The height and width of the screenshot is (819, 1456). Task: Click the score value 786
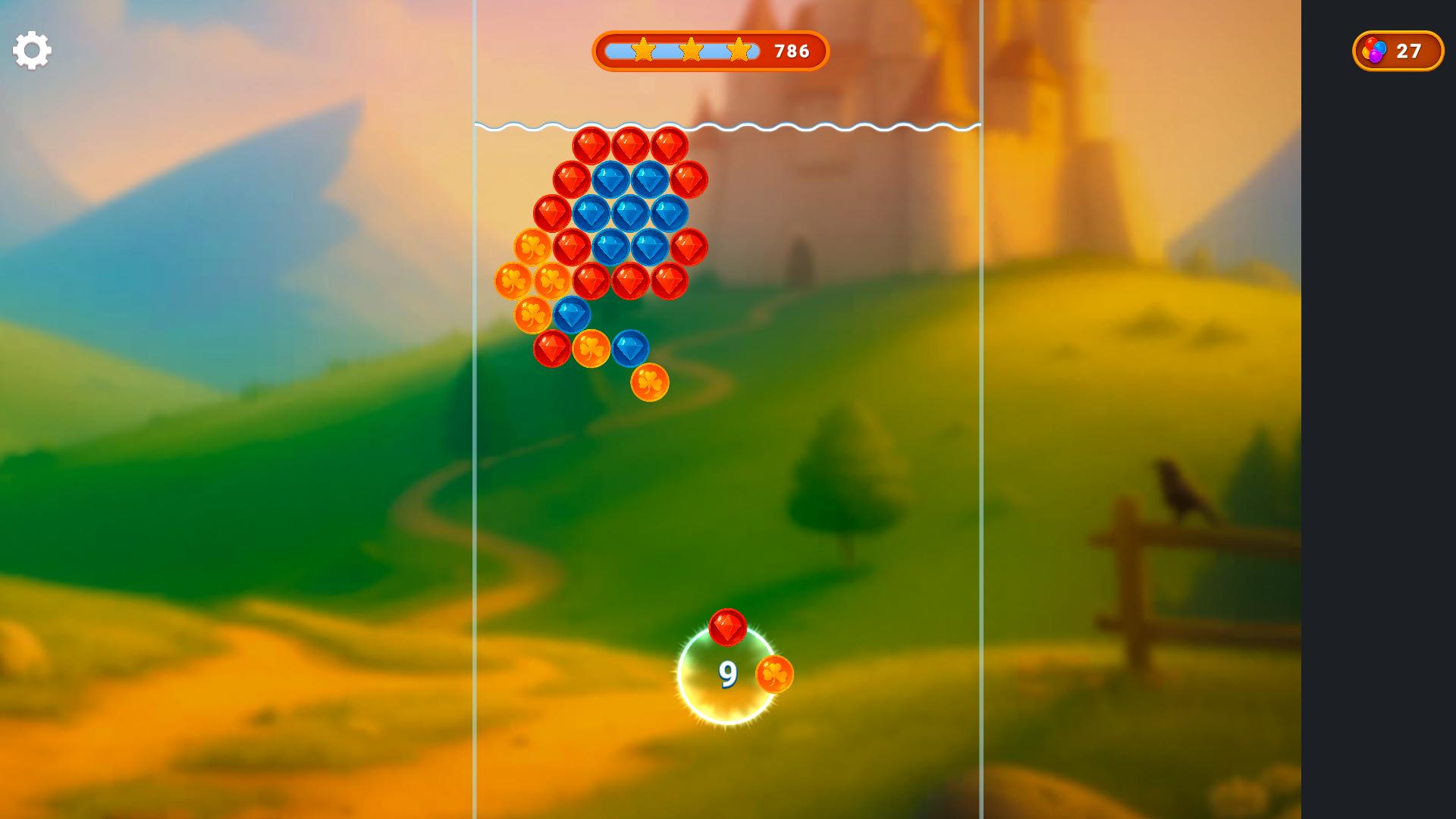coord(792,51)
